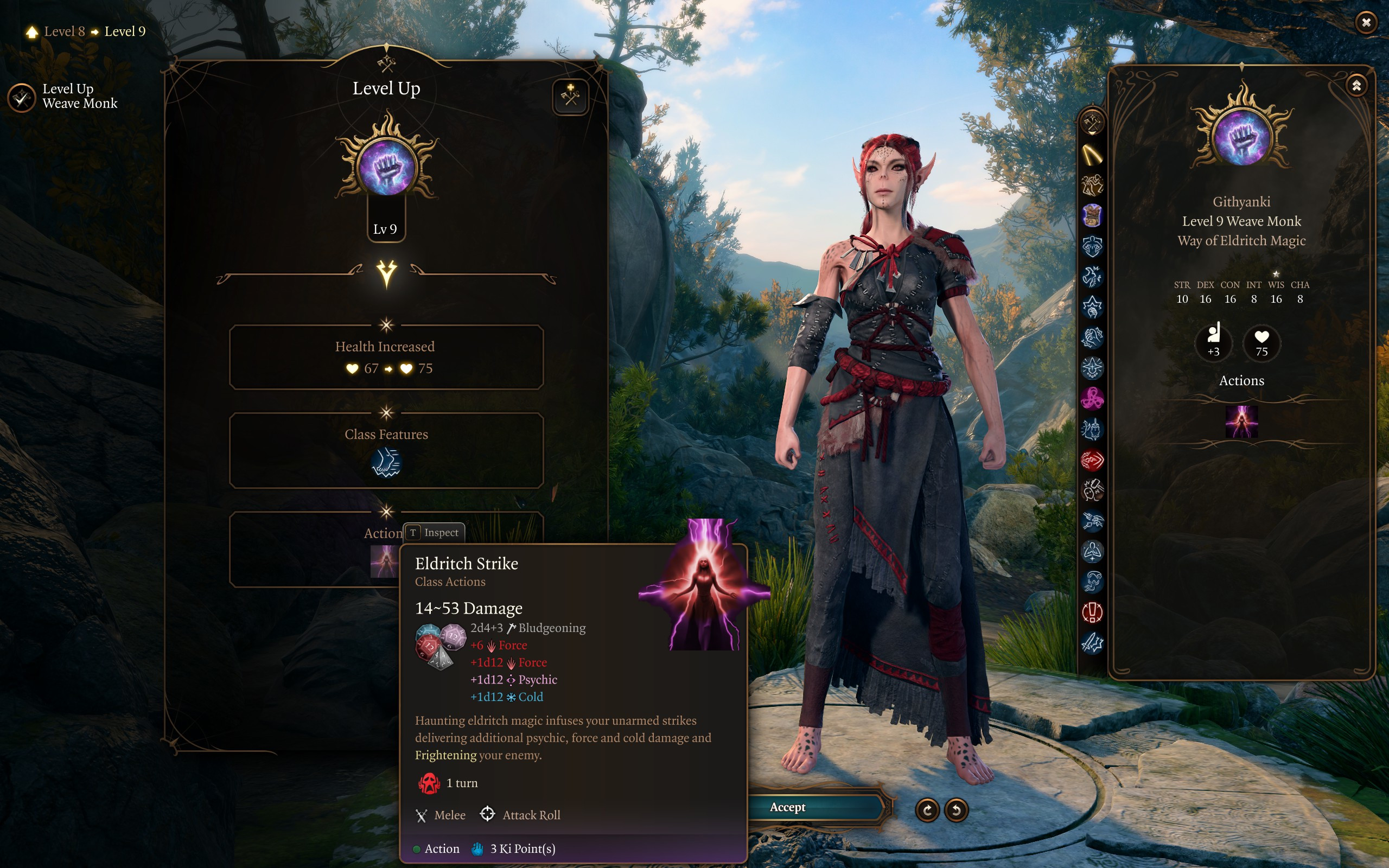The height and width of the screenshot is (868, 1389).
Task: Select the golden slash icon in sidebar
Action: pos(1092,154)
